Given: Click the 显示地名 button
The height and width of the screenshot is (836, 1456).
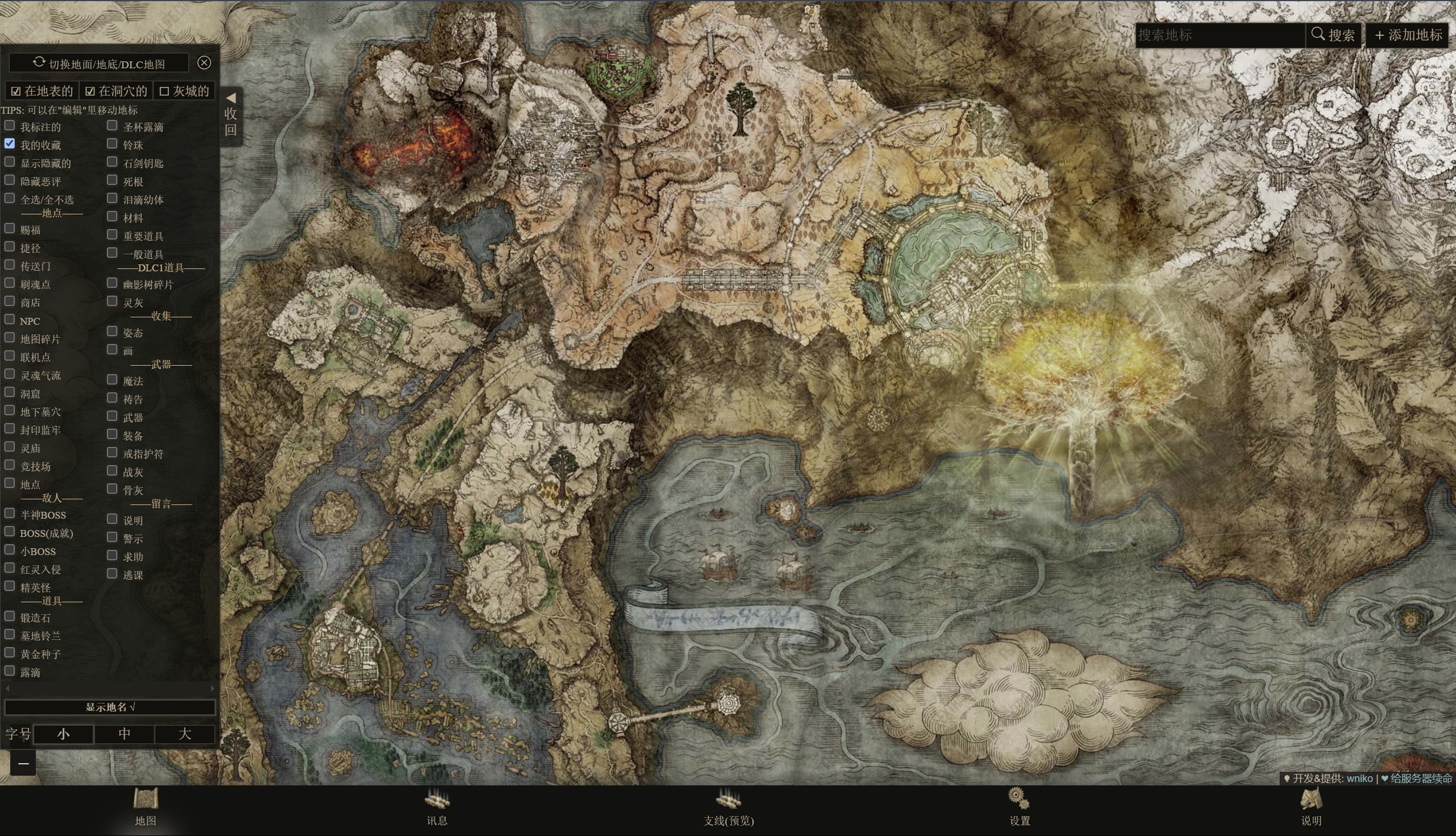Looking at the screenshot, I should click(x=110, y=707).
